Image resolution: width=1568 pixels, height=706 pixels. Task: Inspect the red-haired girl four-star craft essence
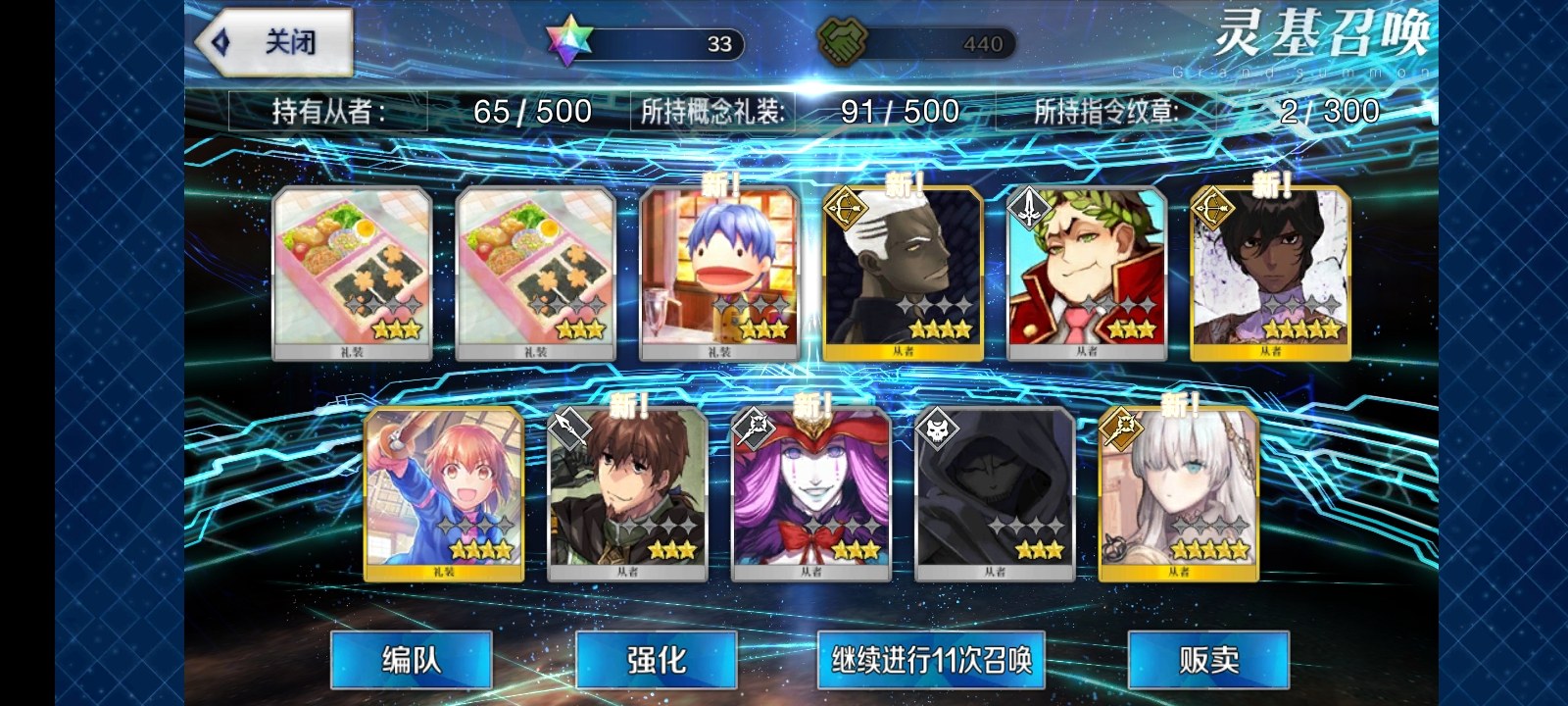pos(444,495)
